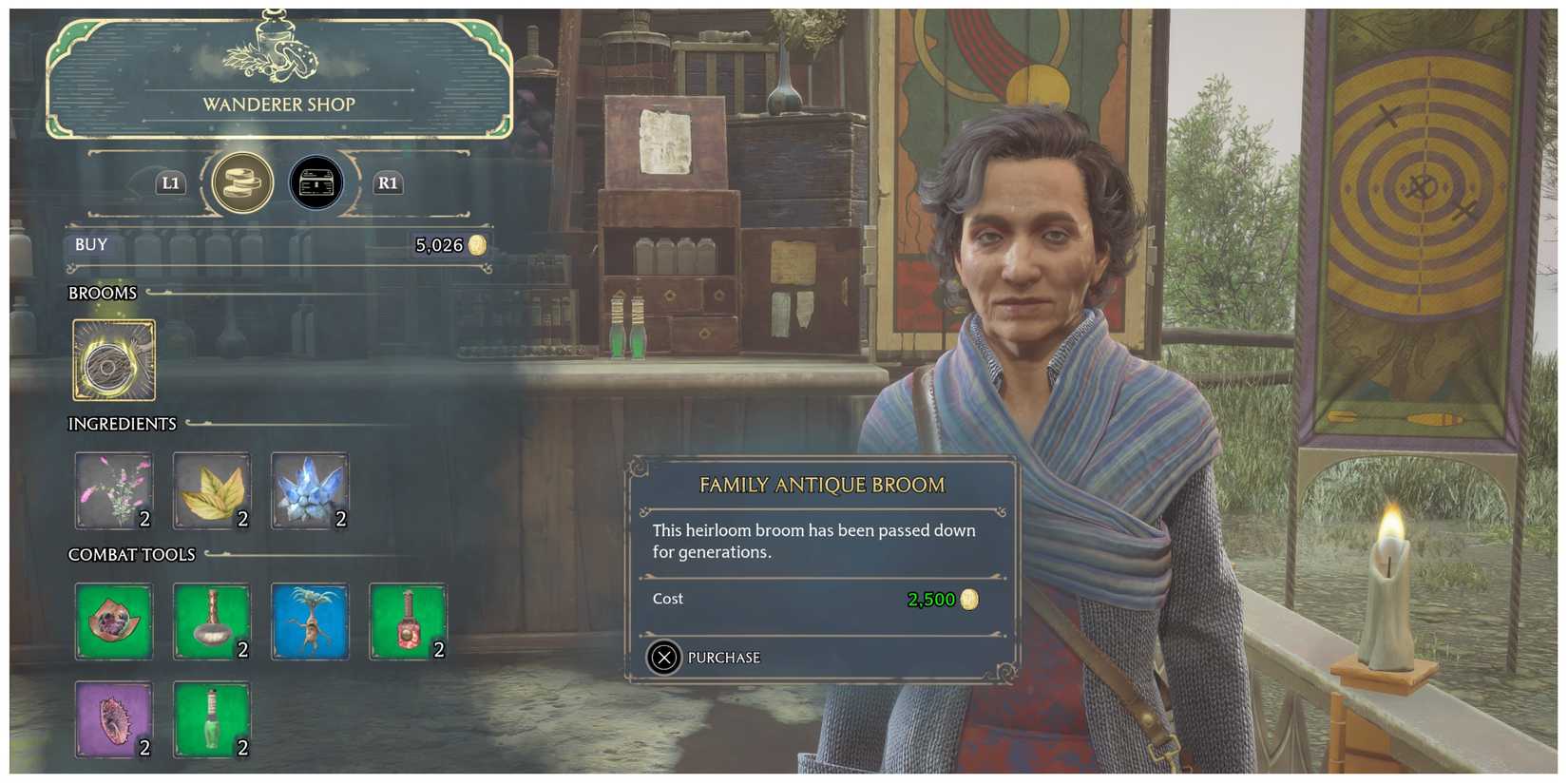Select the dark sell mode toggle
1568x784 pixels.
317,182
